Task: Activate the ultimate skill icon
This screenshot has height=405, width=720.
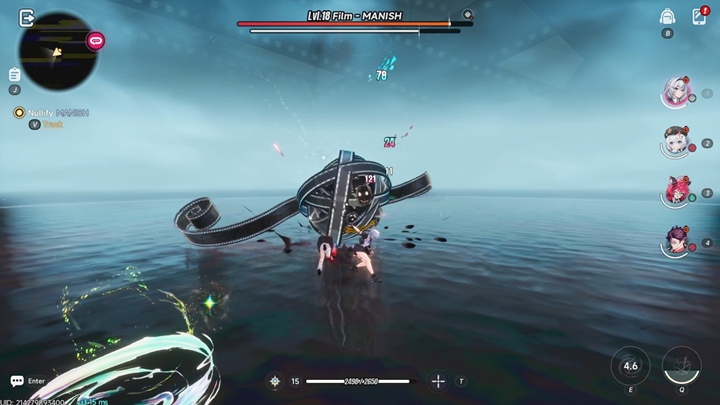Action: tap(681, 366)
